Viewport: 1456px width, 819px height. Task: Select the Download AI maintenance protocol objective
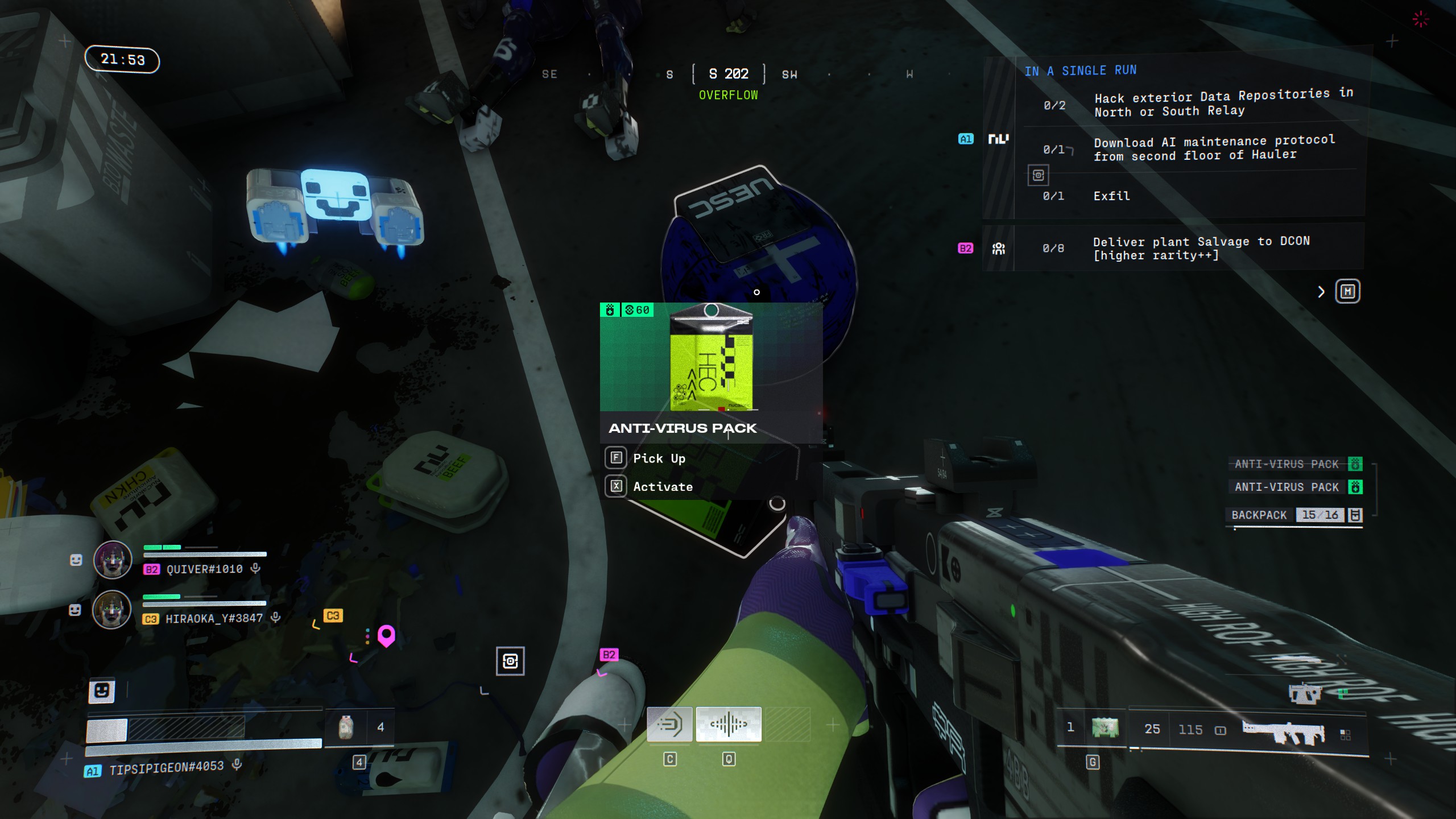1213,148
